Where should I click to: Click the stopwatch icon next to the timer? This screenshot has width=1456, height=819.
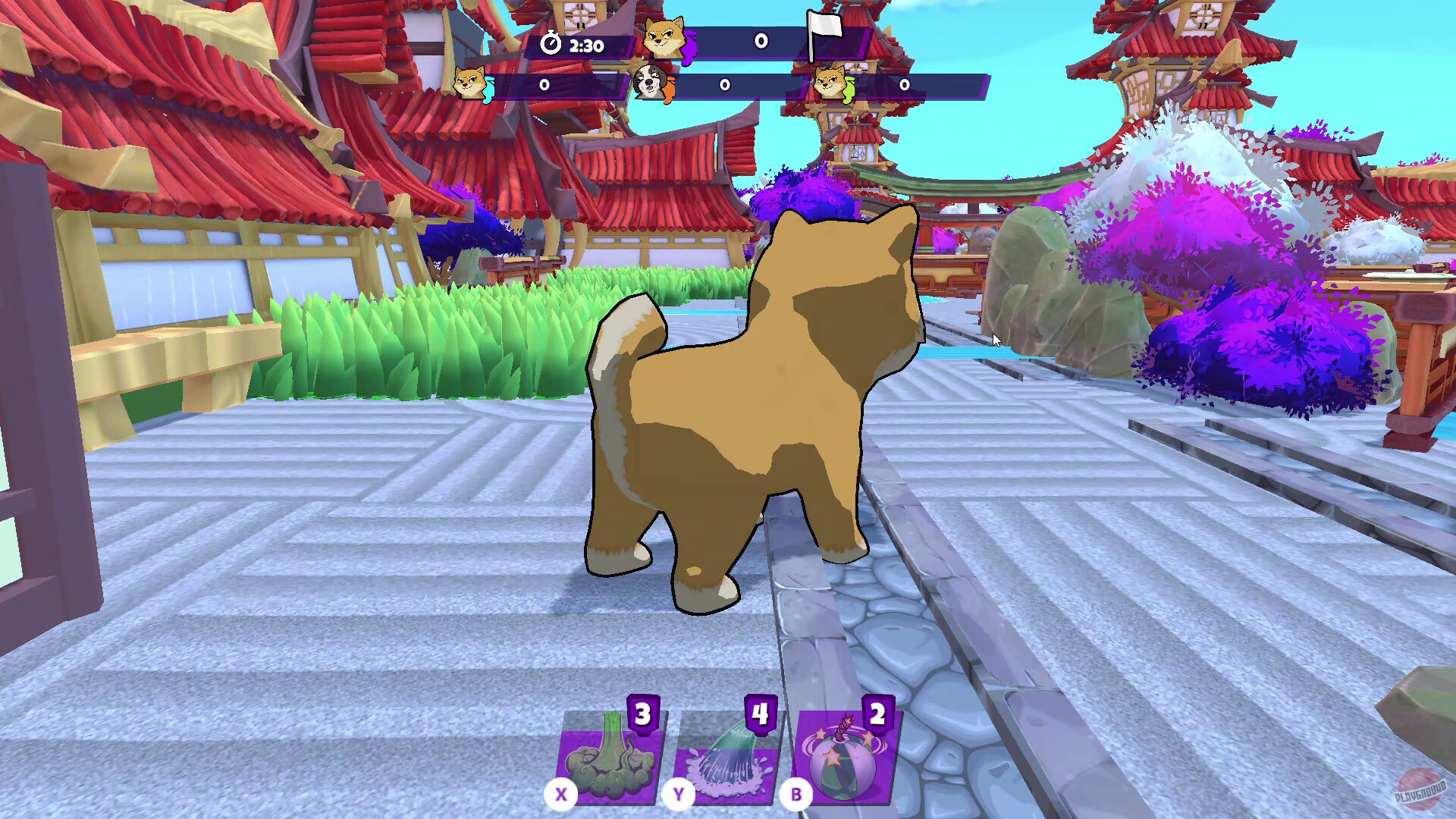[551, 45]
